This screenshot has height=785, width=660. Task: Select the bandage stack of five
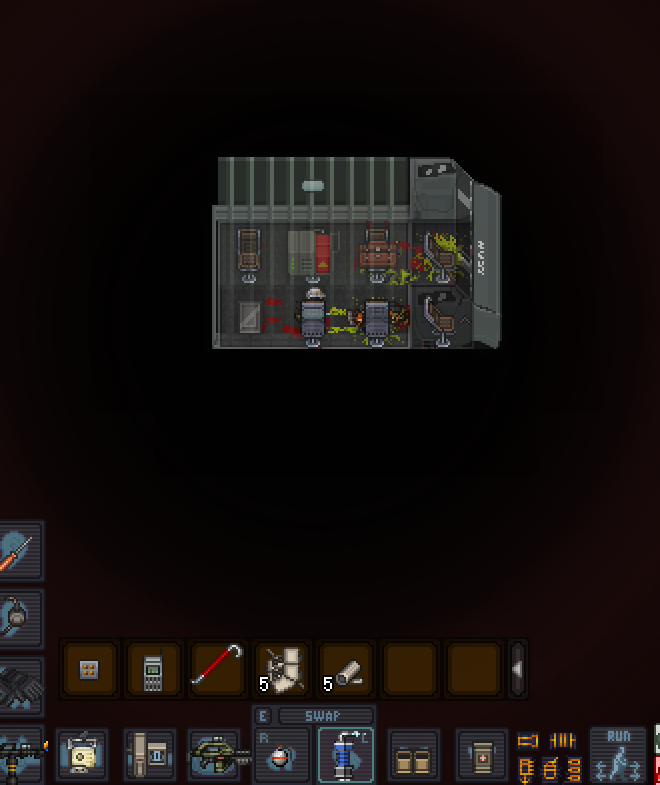pos(281,668)
